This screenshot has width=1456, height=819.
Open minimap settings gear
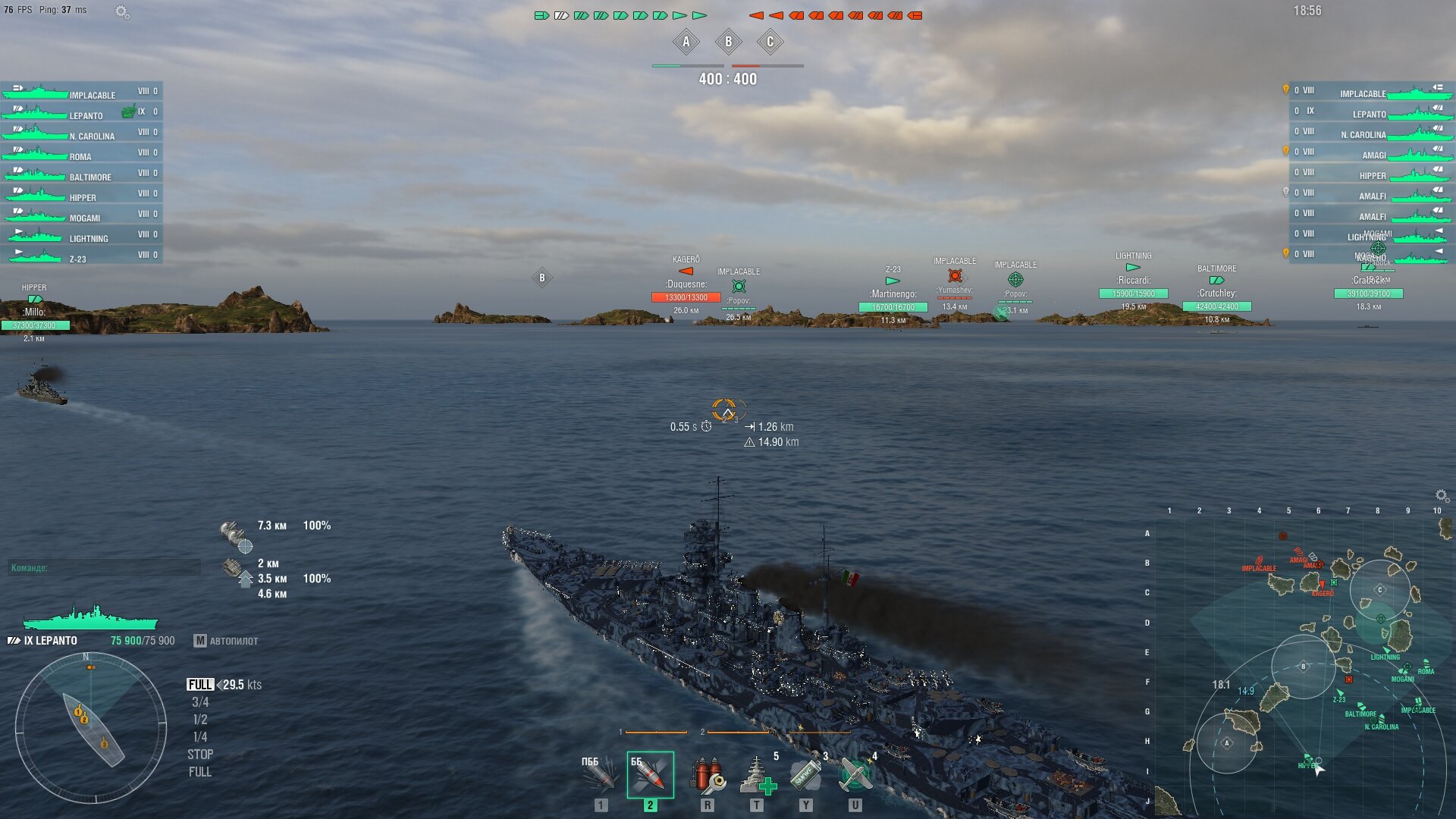click(x=1442, y=495)
